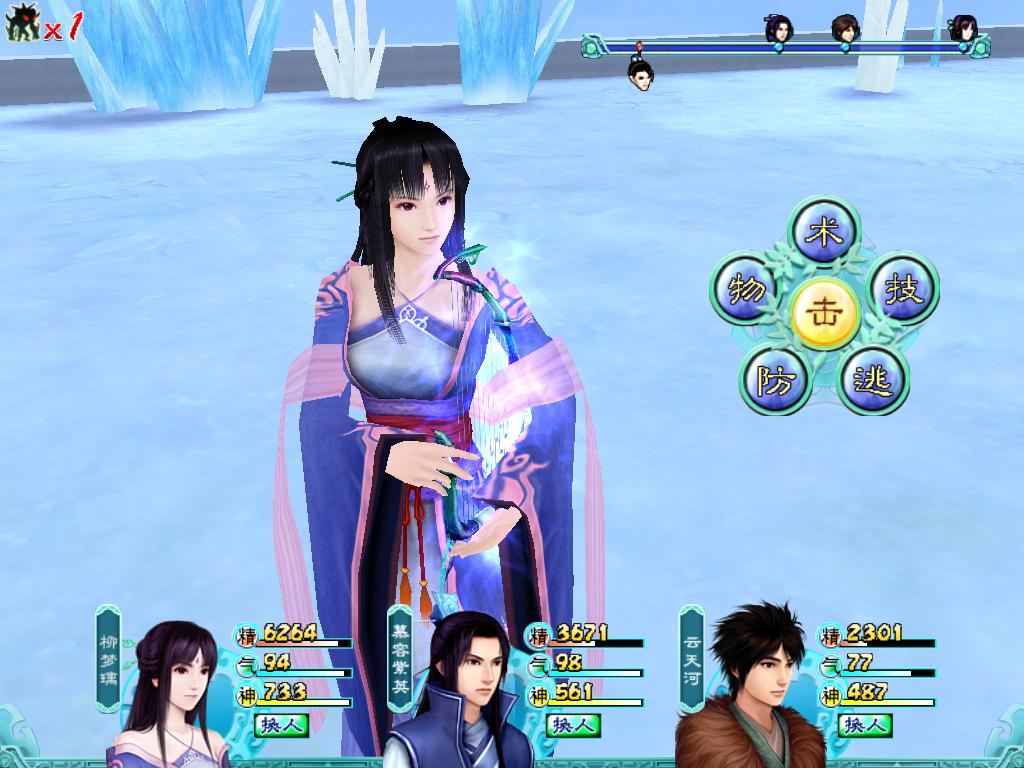Choose the 防 defend command
This screenshot has height=768, width=1024.
coord(774,380)
